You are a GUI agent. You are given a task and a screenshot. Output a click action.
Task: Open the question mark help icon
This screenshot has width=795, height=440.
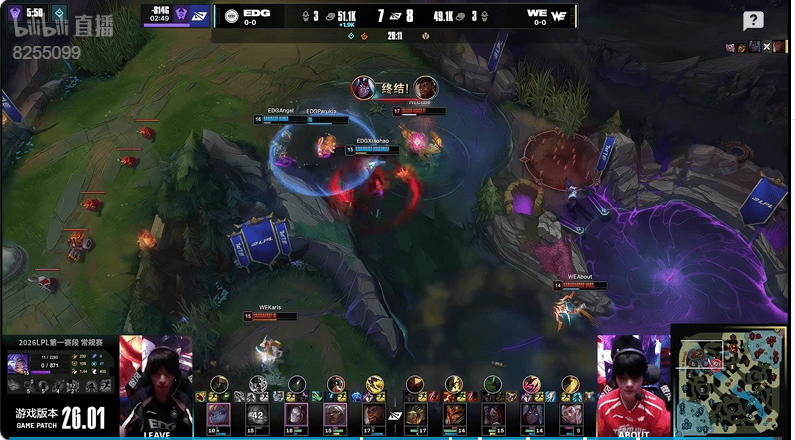tap(753, 21)
